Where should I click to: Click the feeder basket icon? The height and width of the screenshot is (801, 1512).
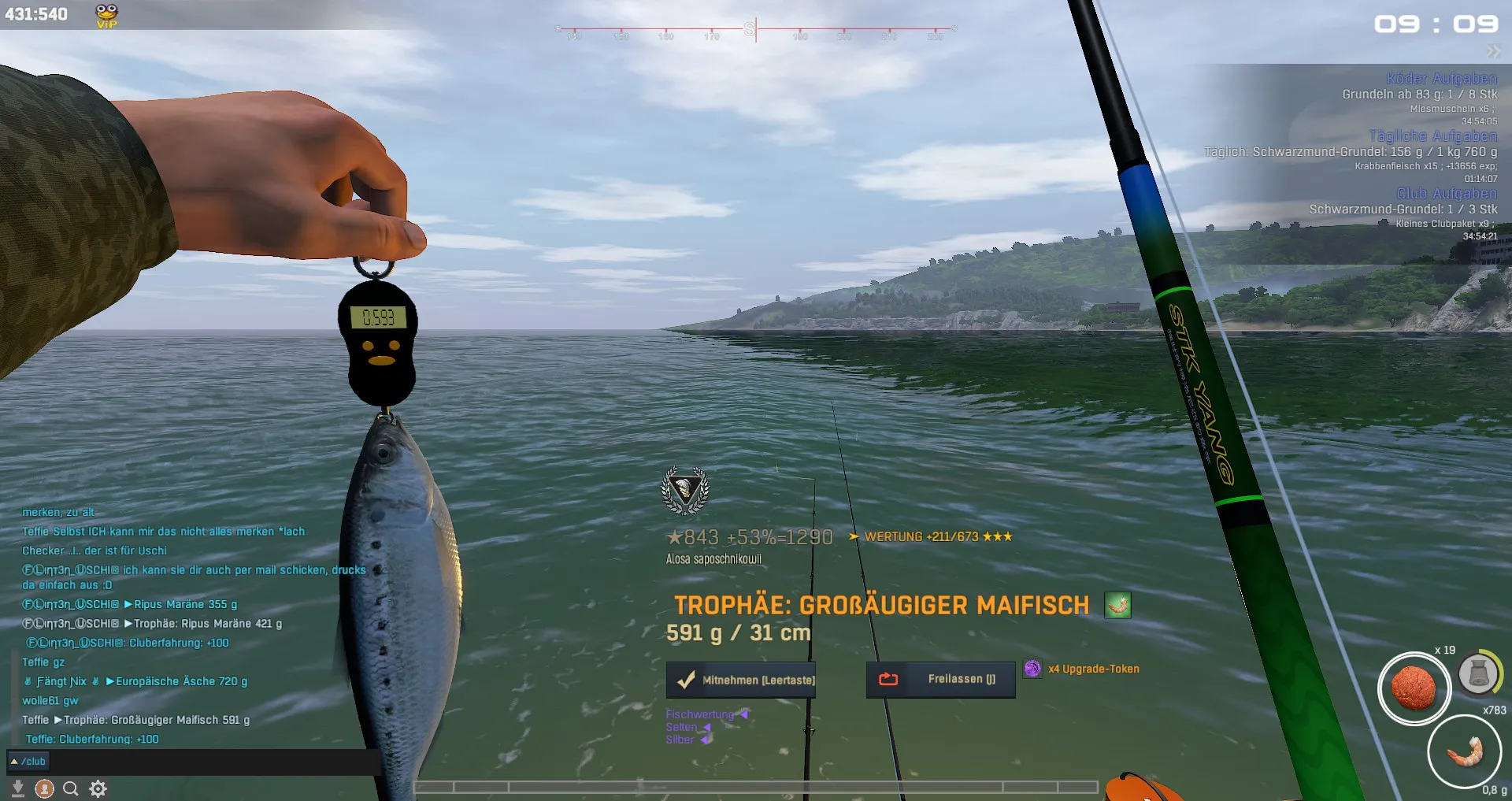point(1478,673)
